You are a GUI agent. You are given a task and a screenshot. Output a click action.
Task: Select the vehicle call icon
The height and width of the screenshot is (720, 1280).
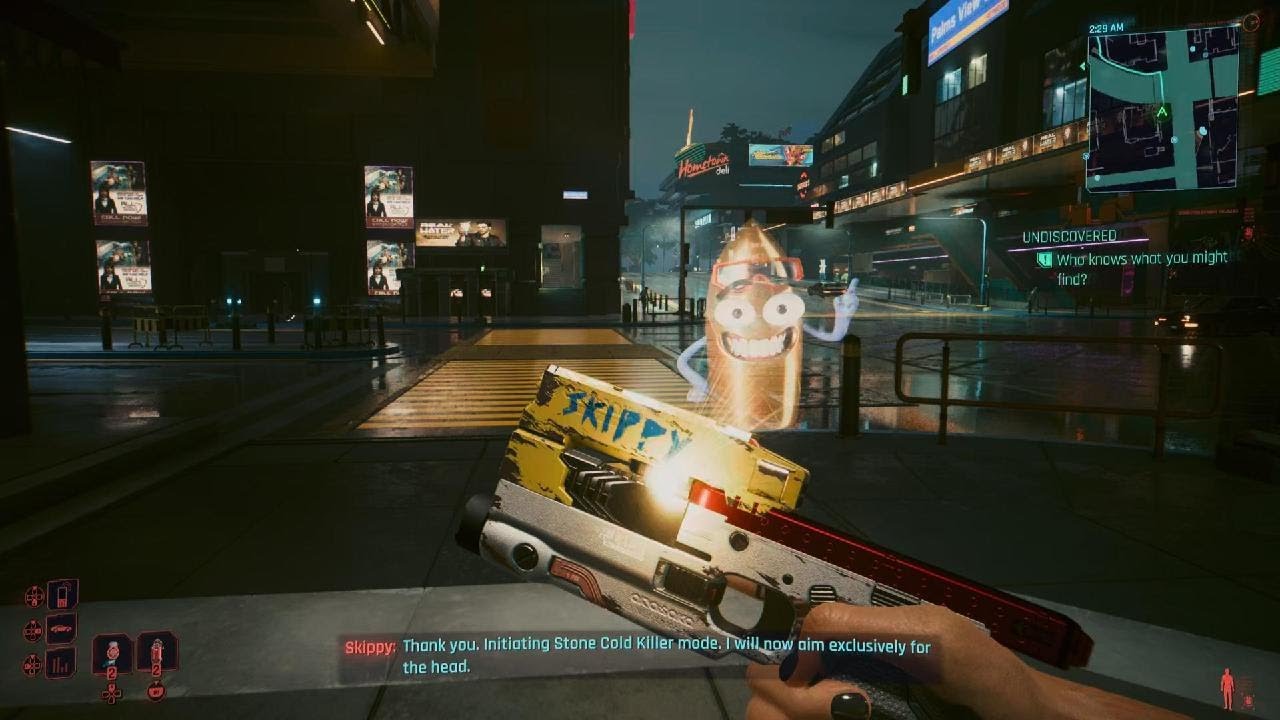coord(60,628)
